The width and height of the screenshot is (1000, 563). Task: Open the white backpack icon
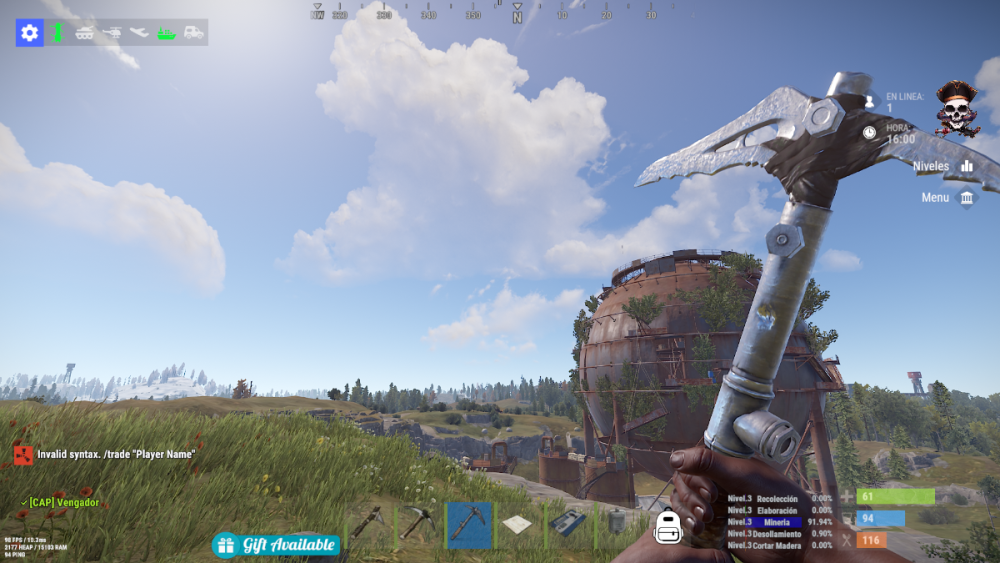click(668, 526)
